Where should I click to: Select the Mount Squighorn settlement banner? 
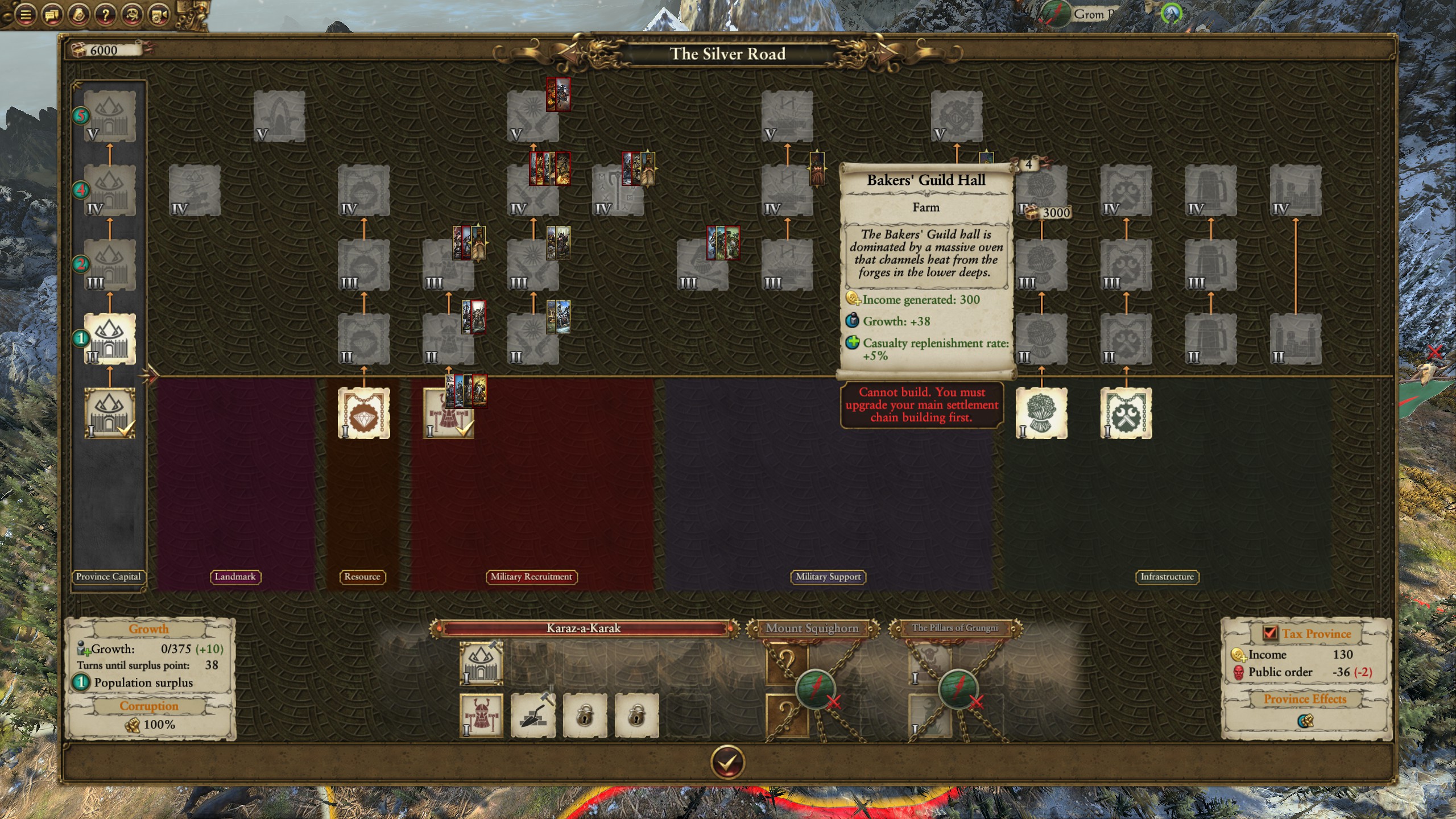click(x=812, y=628)
